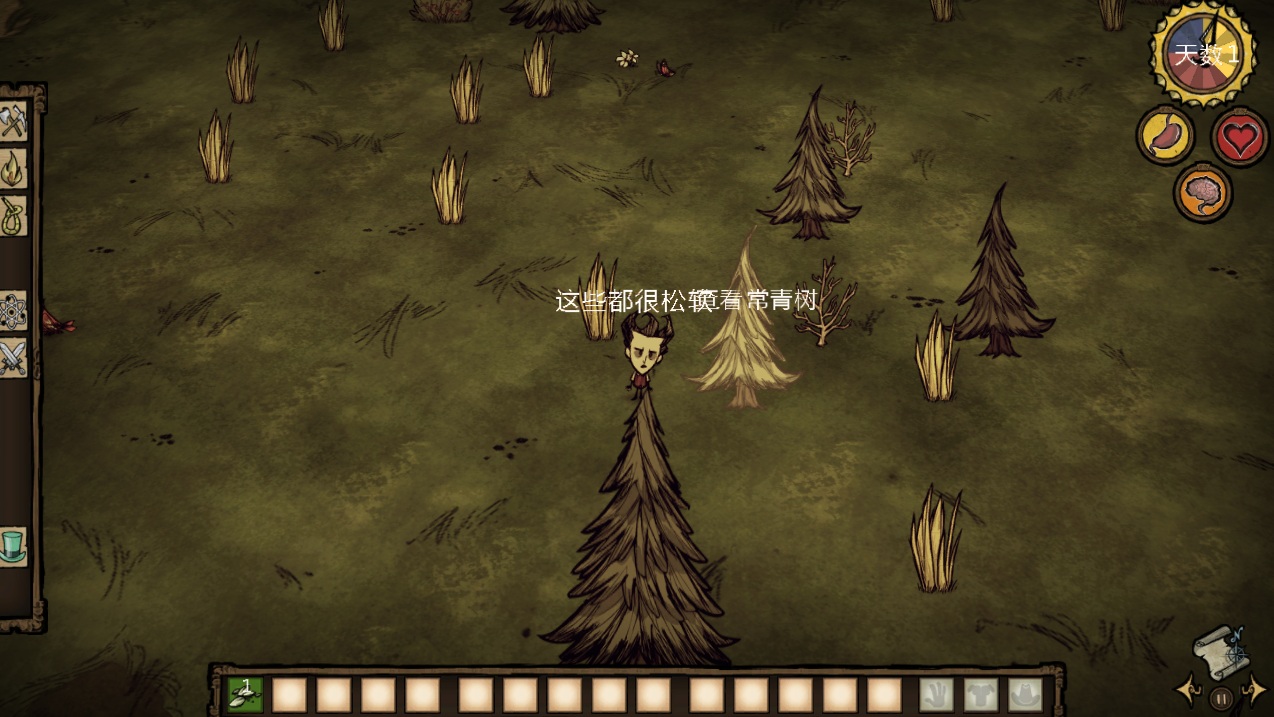The height and width of the screenshot is (717, 1274).
Task: Click the head hat equipment slot
Action: (x=1025, y=694)
